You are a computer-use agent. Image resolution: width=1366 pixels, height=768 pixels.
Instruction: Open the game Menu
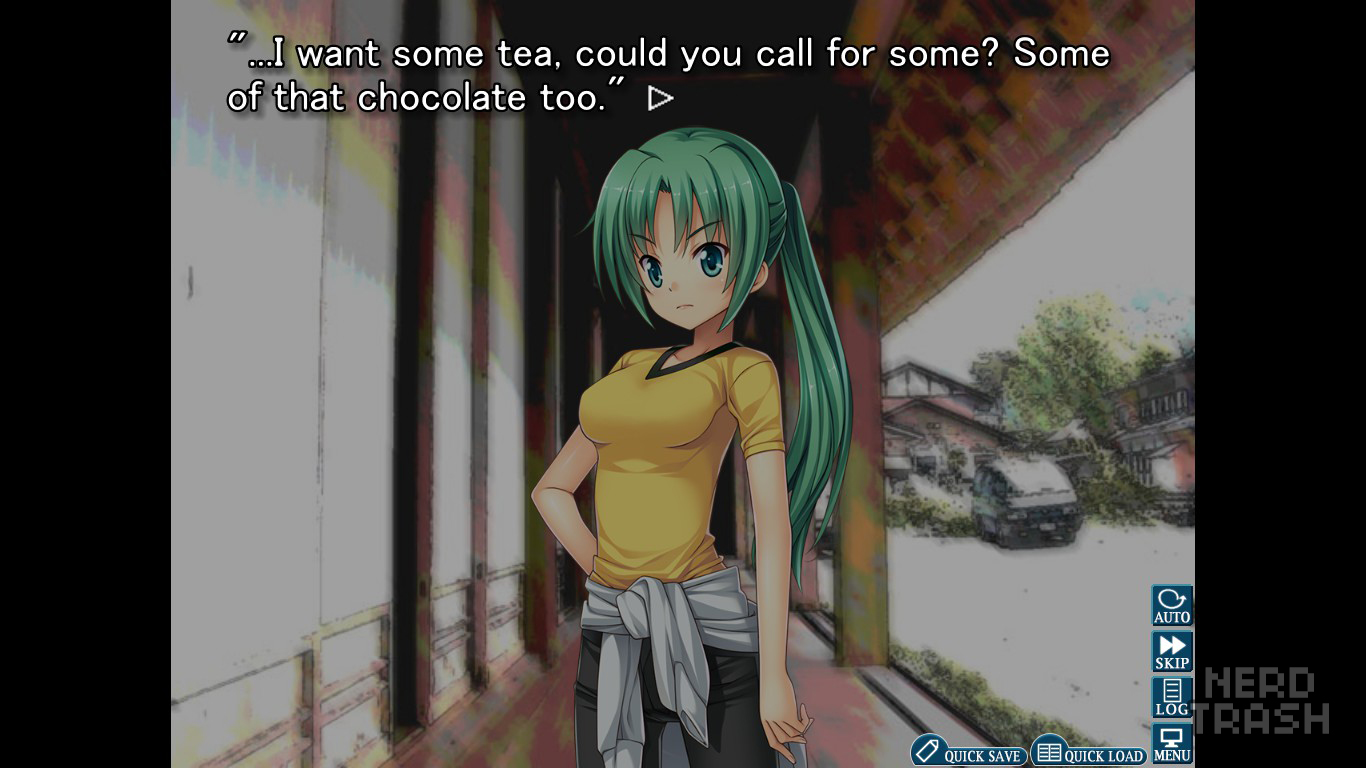click(1172, 744)
